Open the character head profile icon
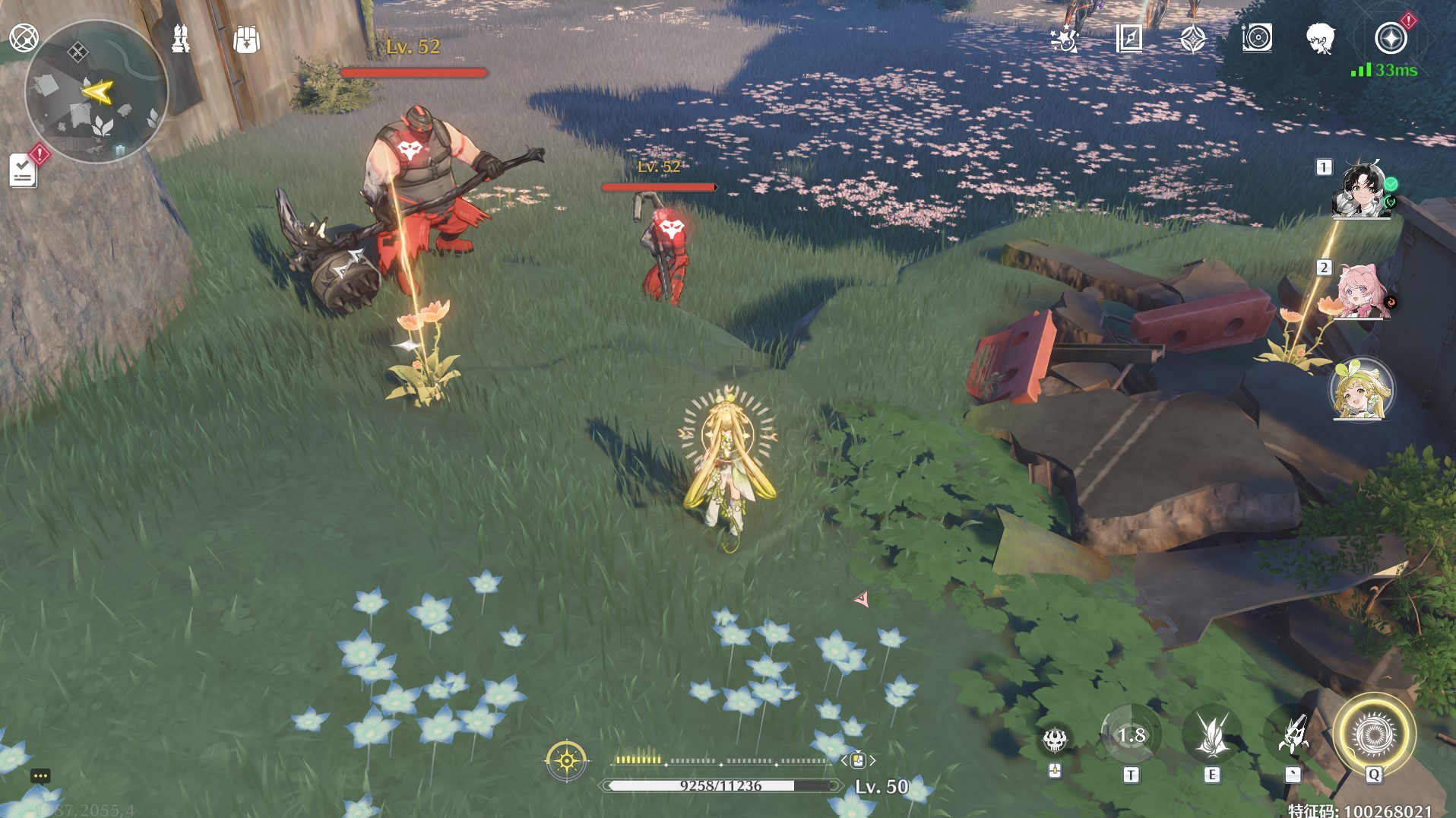The width and height of the screenshot is (1456, 818). tap(1321, 38)
